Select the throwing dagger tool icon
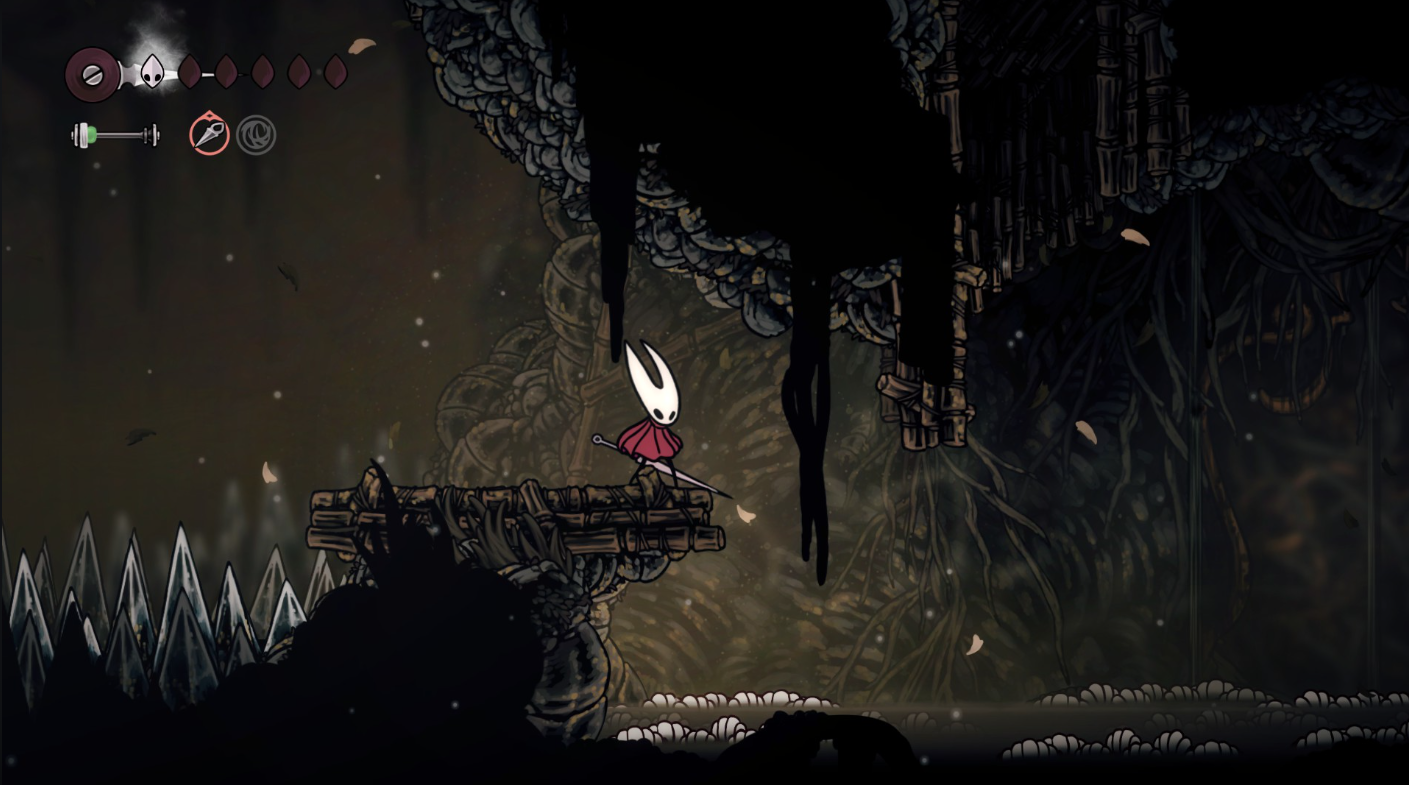Image resolution: width=1409 pixels, height=785 pixels. pos(210,134)
